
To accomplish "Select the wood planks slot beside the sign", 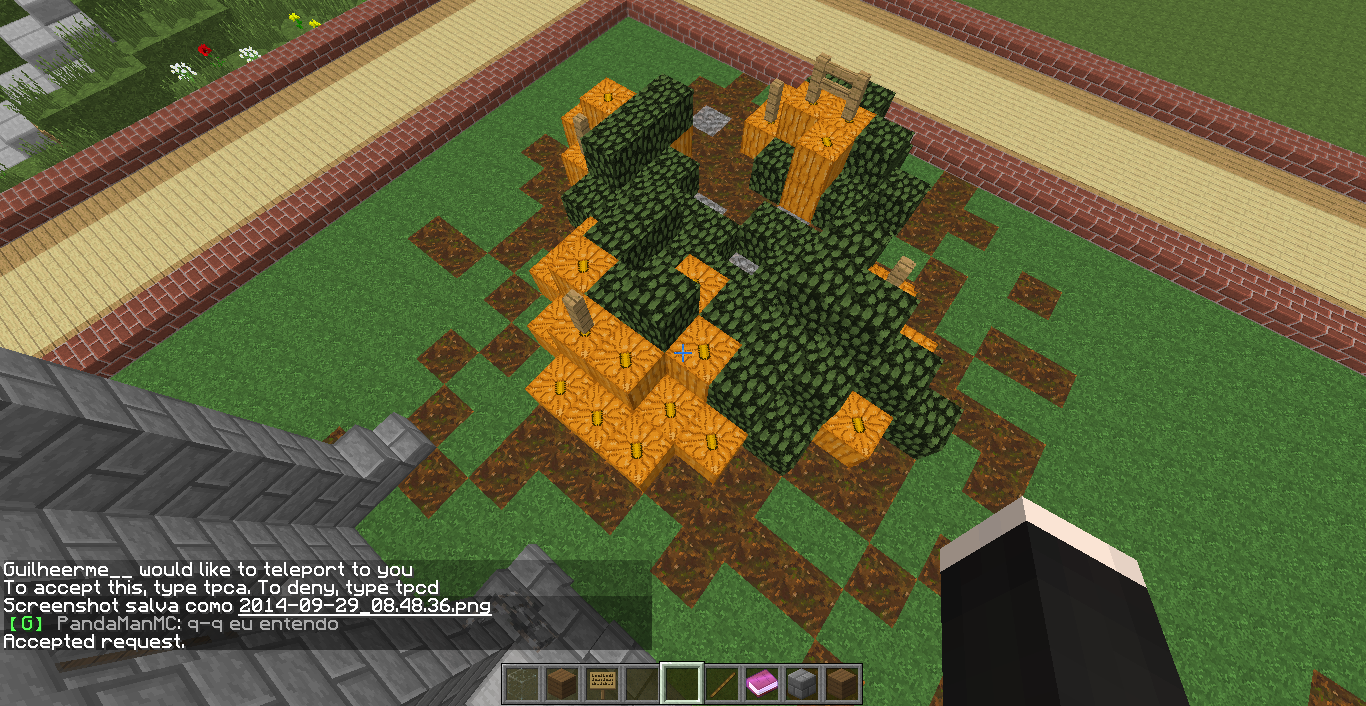I will click(x=562, y=684).
